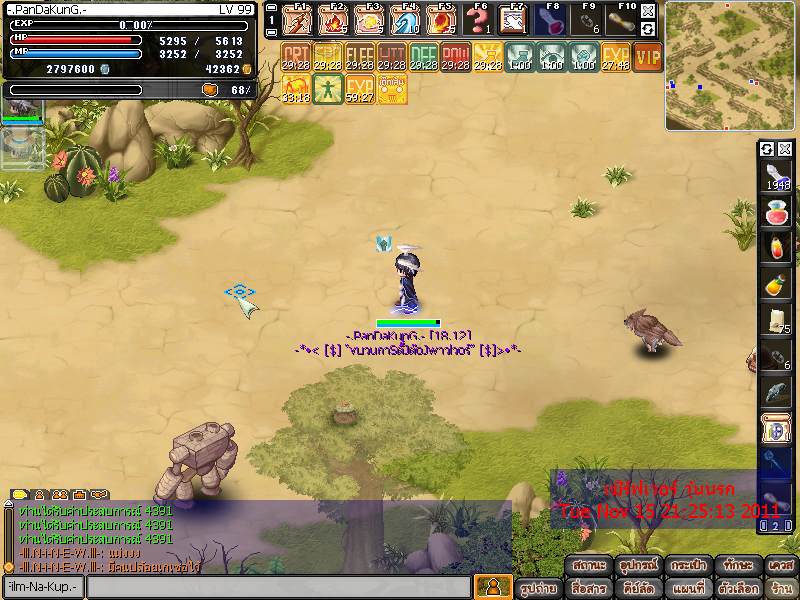The image size is (800, 600).
Task: Open the กระเป๋า (Bag) inventory
Action: click(688, 566)
